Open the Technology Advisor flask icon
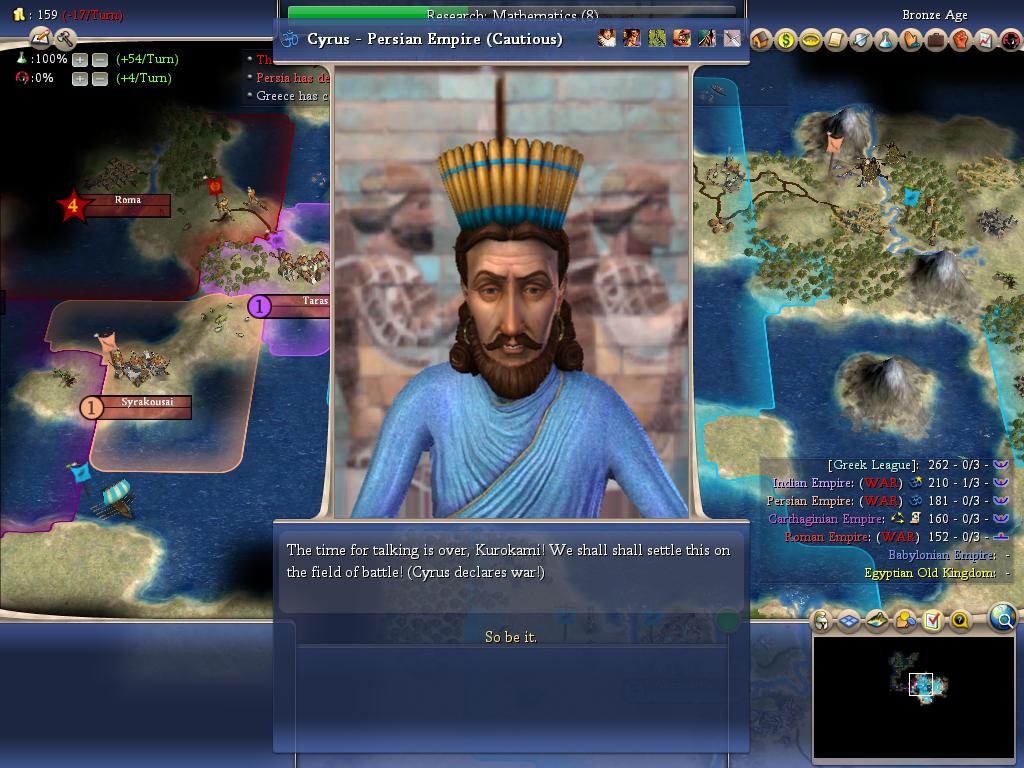The height and width of the screenshot is (768, 1024). [x=885, y=40]
